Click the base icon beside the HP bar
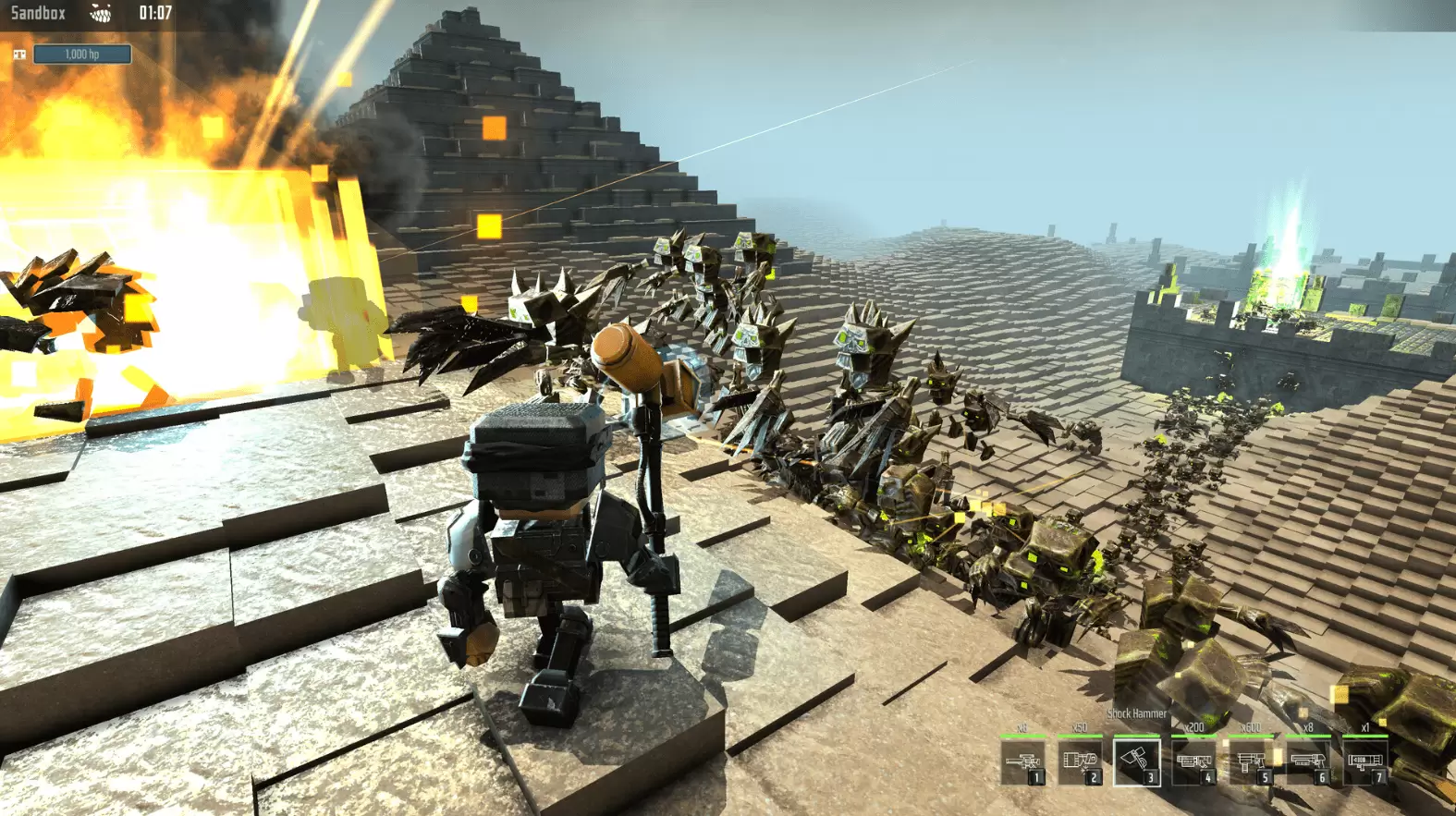The image size is (1456, 816). coord(20,54)
